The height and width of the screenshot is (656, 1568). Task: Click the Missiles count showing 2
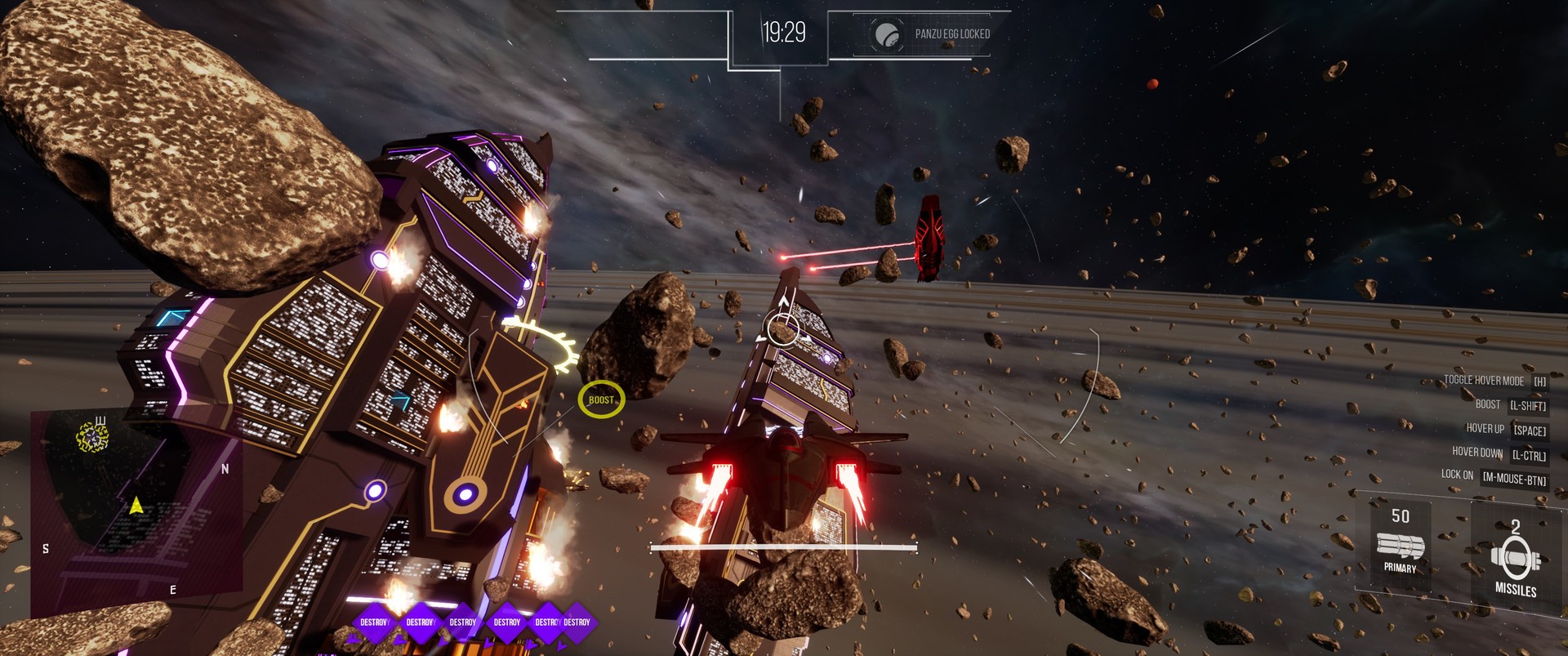(x=1517, y=527)
